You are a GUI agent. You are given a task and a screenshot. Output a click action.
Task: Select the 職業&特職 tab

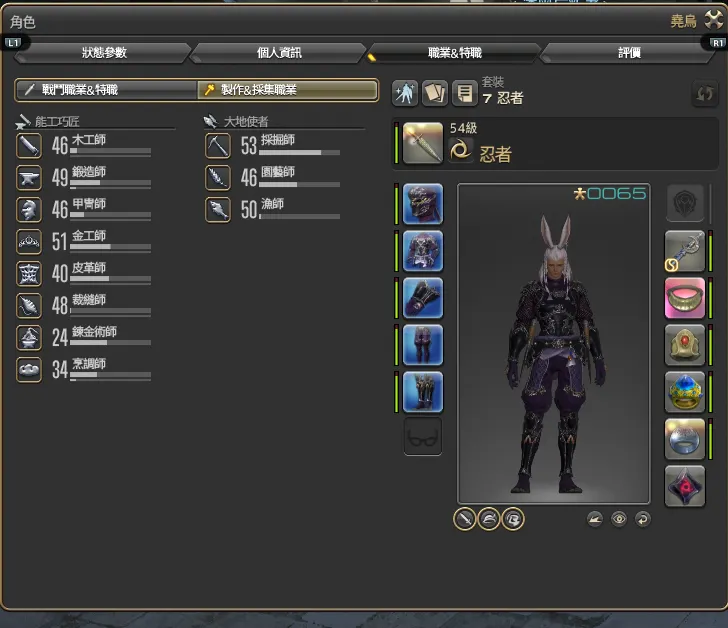tap(454, 53)
